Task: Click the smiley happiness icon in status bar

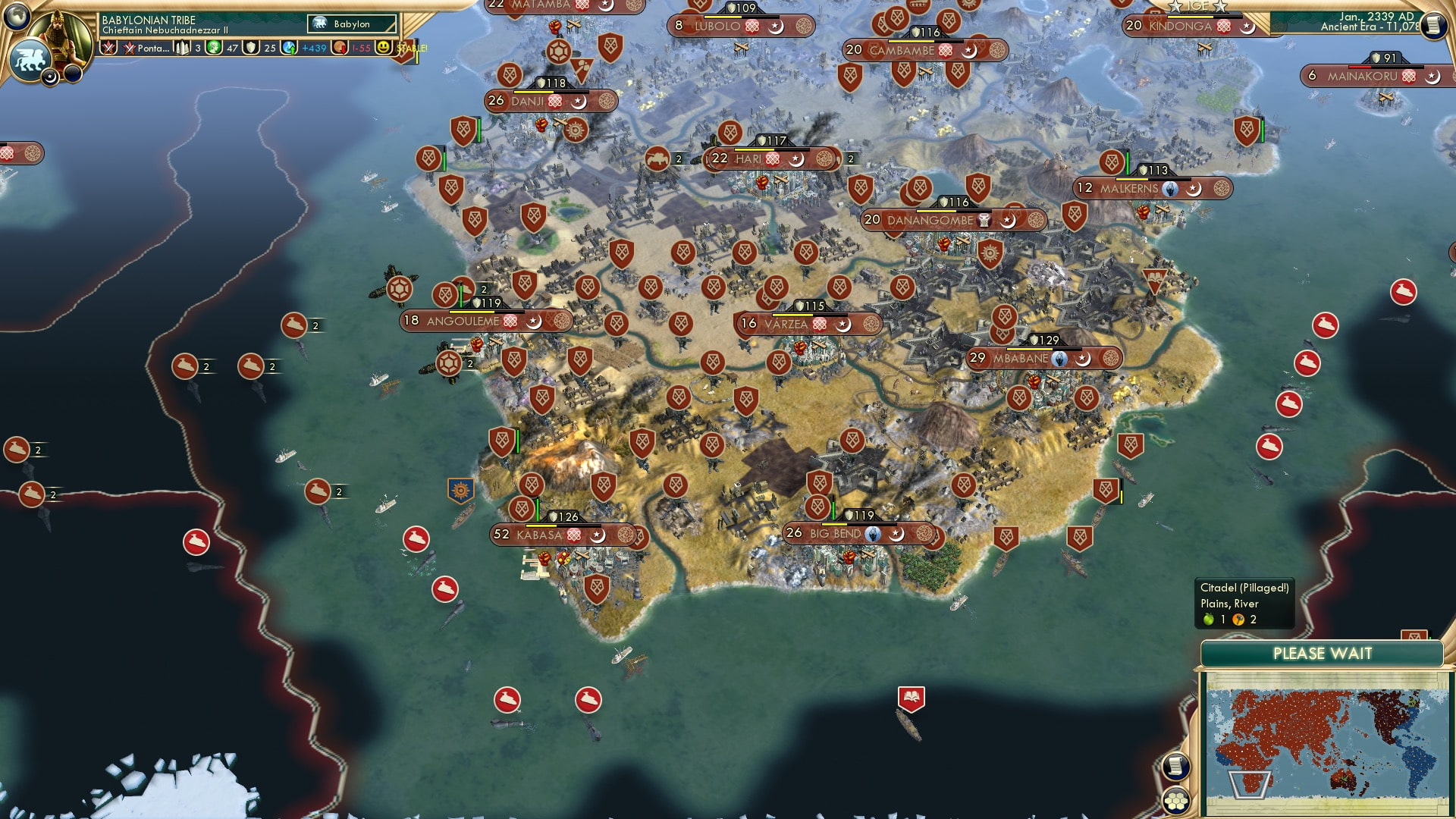Action: point(384,48)
